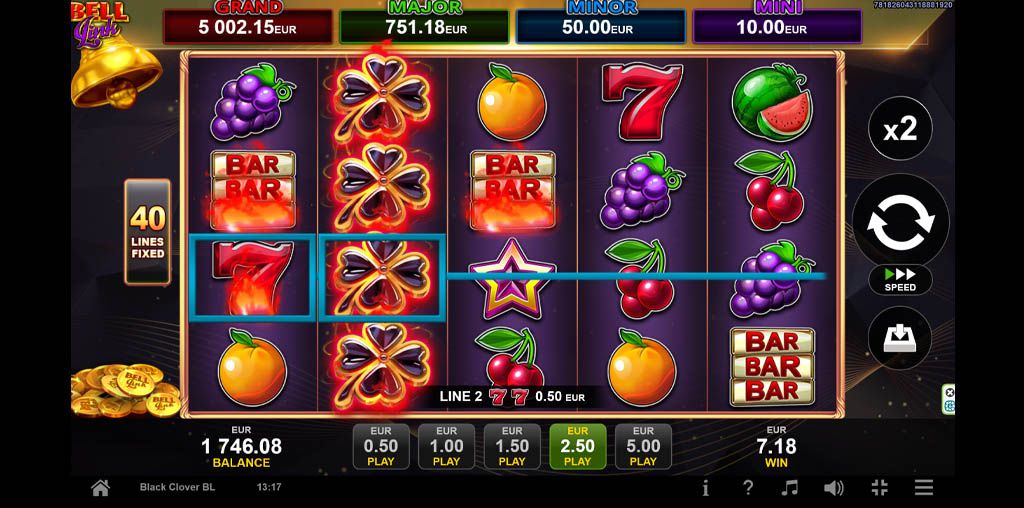Collect winnings with the tray download button

(900, 340)
